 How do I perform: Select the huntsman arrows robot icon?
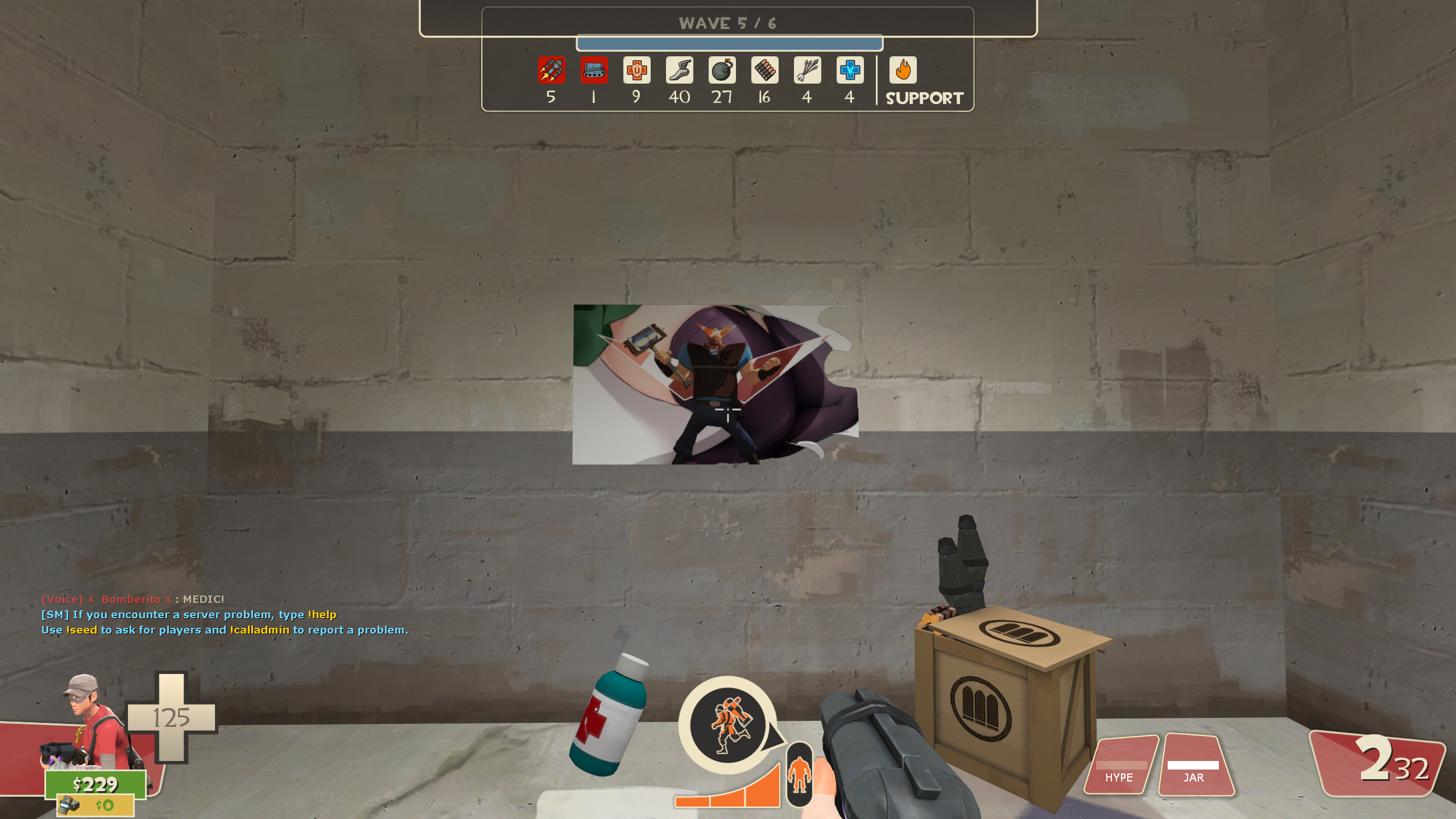[x=807, y=71]
